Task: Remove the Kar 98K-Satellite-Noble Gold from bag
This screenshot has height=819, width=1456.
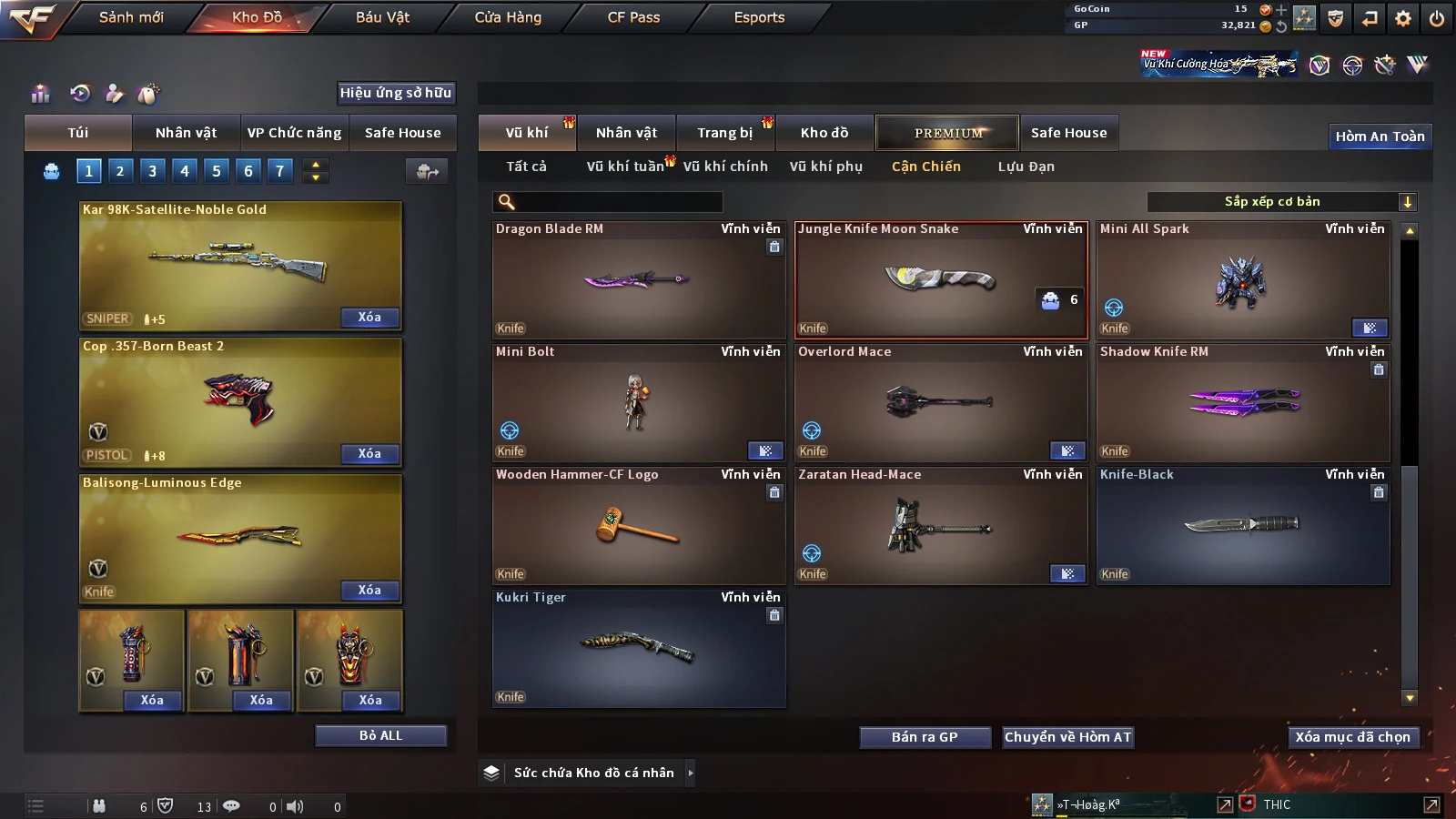Action: (369, 318)
